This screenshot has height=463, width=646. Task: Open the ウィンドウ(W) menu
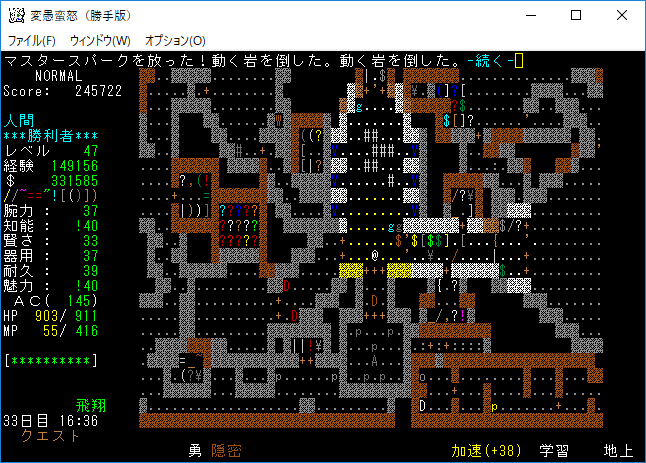100,40
